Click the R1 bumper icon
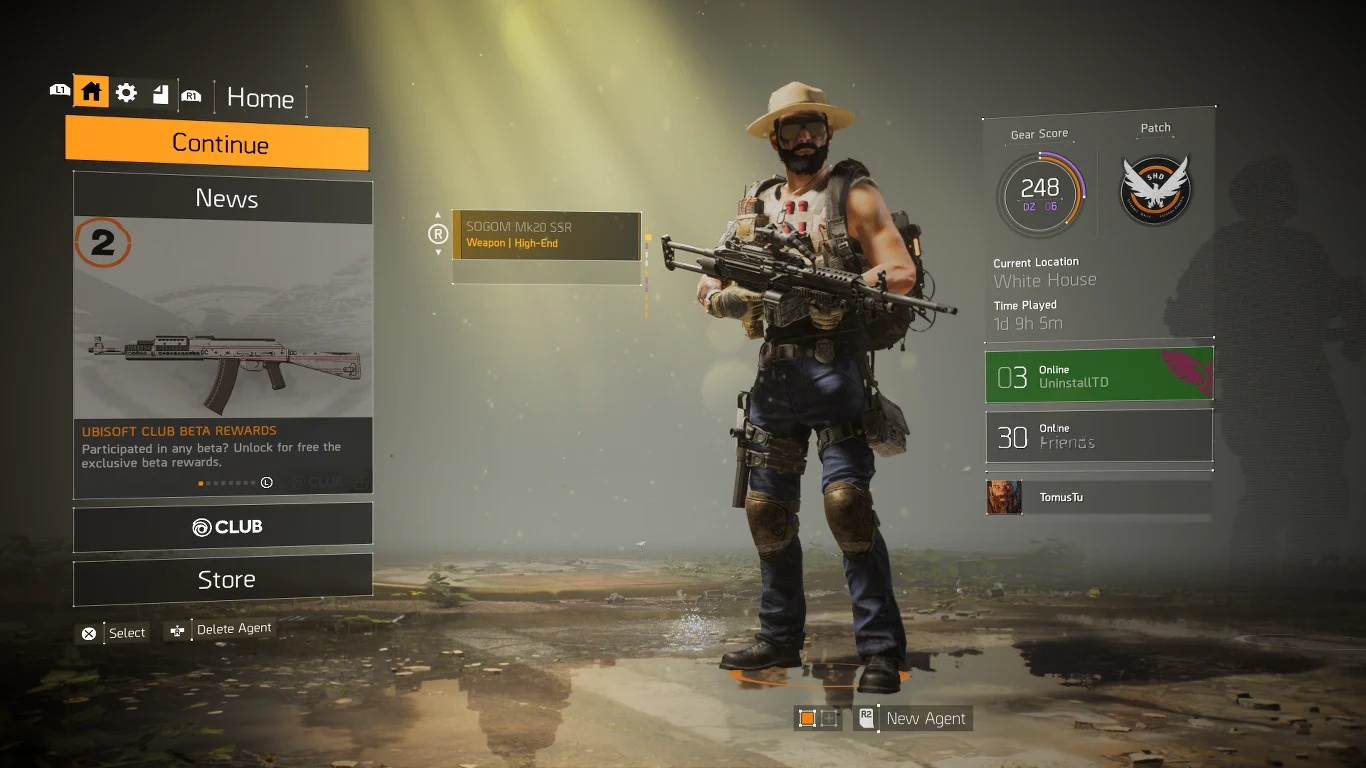Screen dimensions: 1366x768 191,96
